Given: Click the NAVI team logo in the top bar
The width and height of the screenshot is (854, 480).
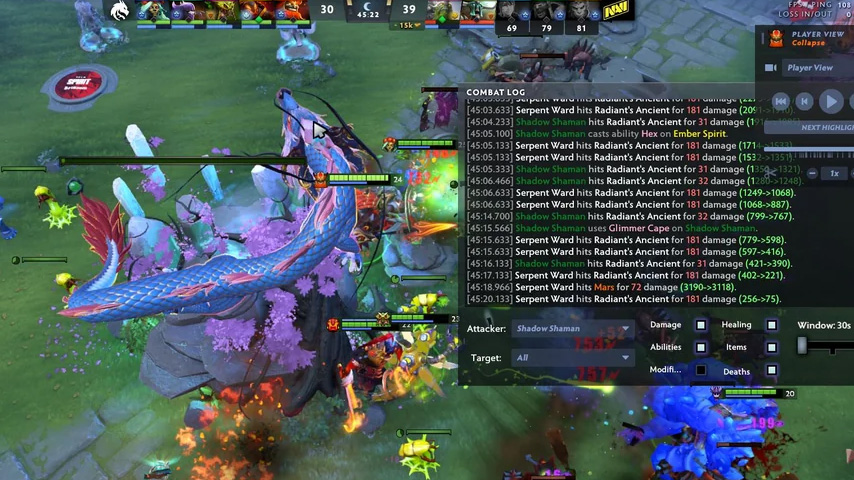Looking at the screenshot, I should pyautogui.click(x=615, y=12).
